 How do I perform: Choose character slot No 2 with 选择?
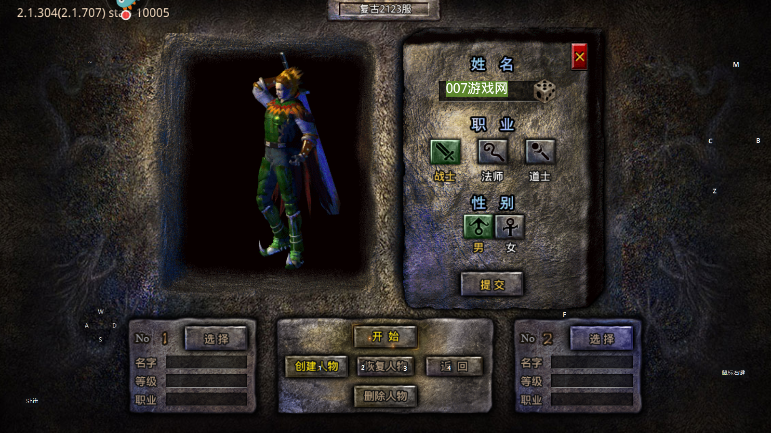(x=601, y=338)
